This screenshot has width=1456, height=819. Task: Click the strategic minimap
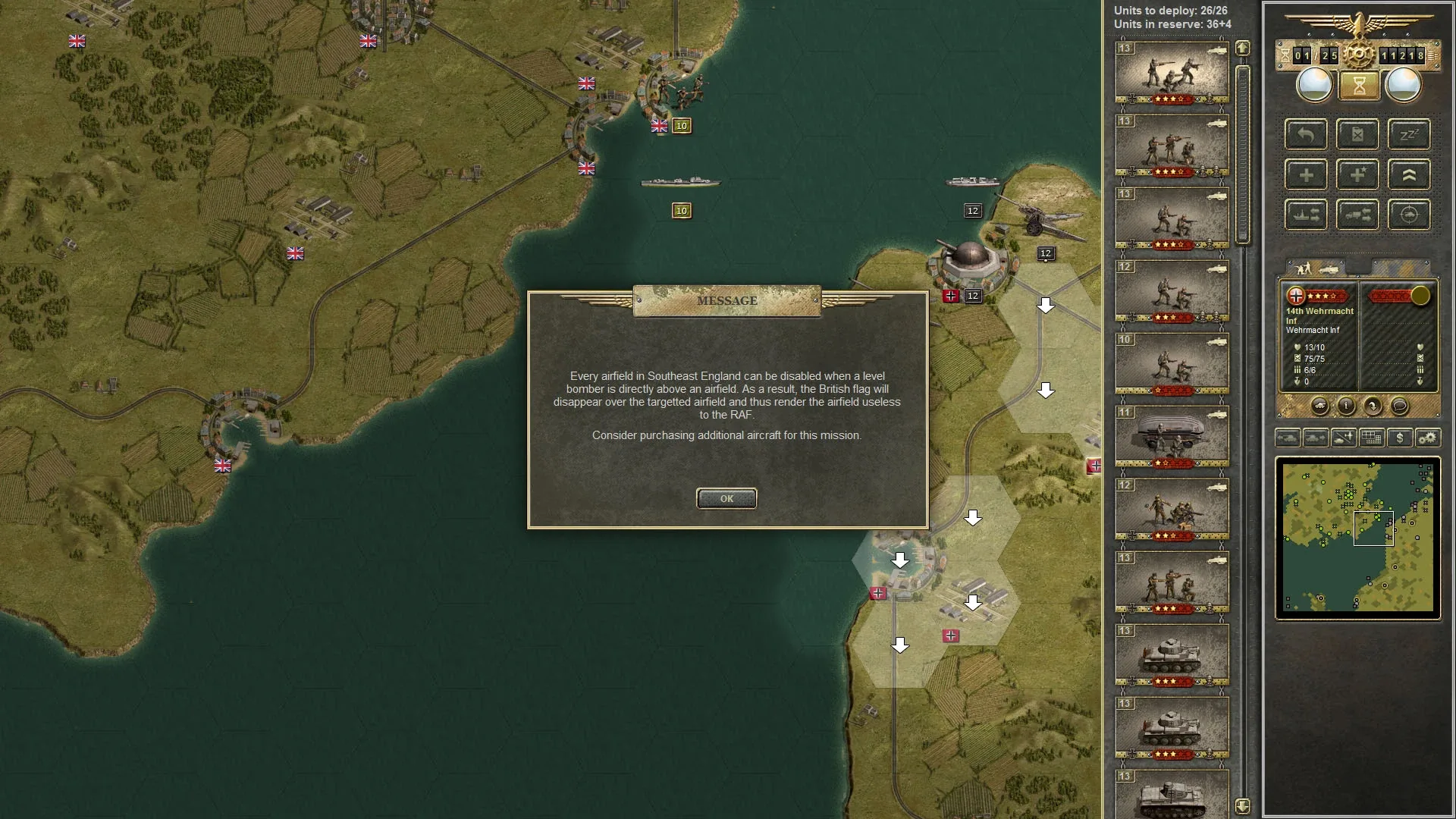point(1357,538)
